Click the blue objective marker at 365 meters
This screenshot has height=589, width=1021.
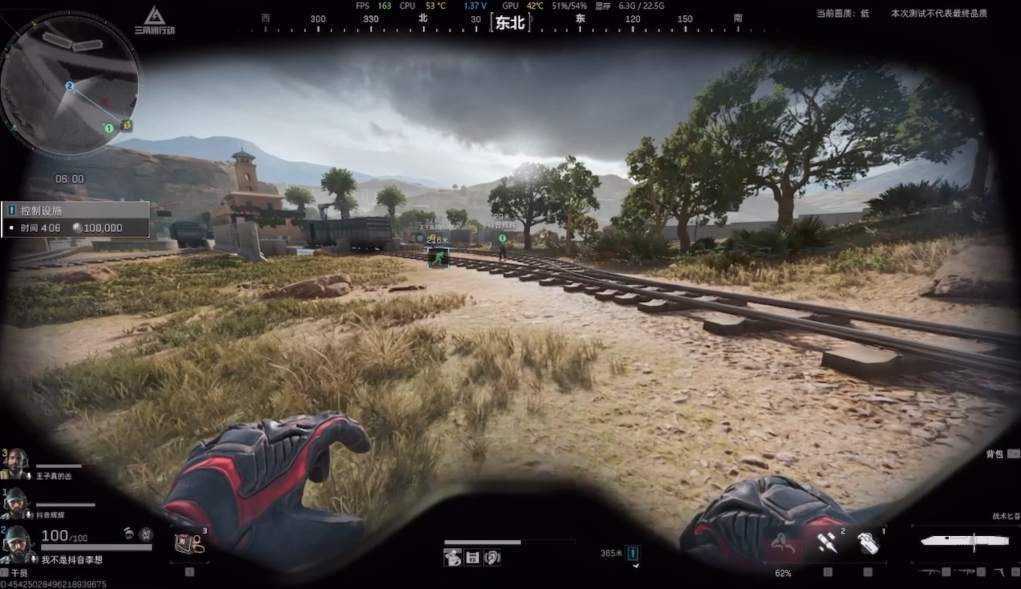pyautogui.click(x=633, y=553)
